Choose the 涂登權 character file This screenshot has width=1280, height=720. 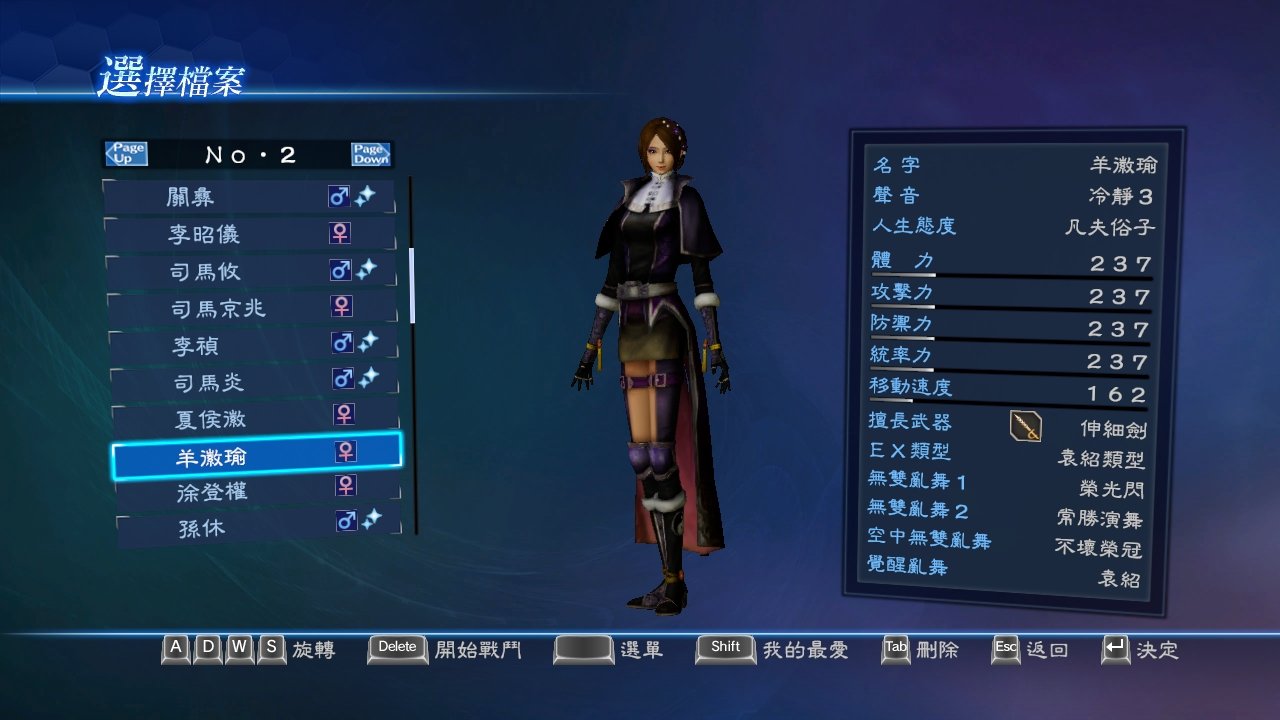click(x=258, y=492)
